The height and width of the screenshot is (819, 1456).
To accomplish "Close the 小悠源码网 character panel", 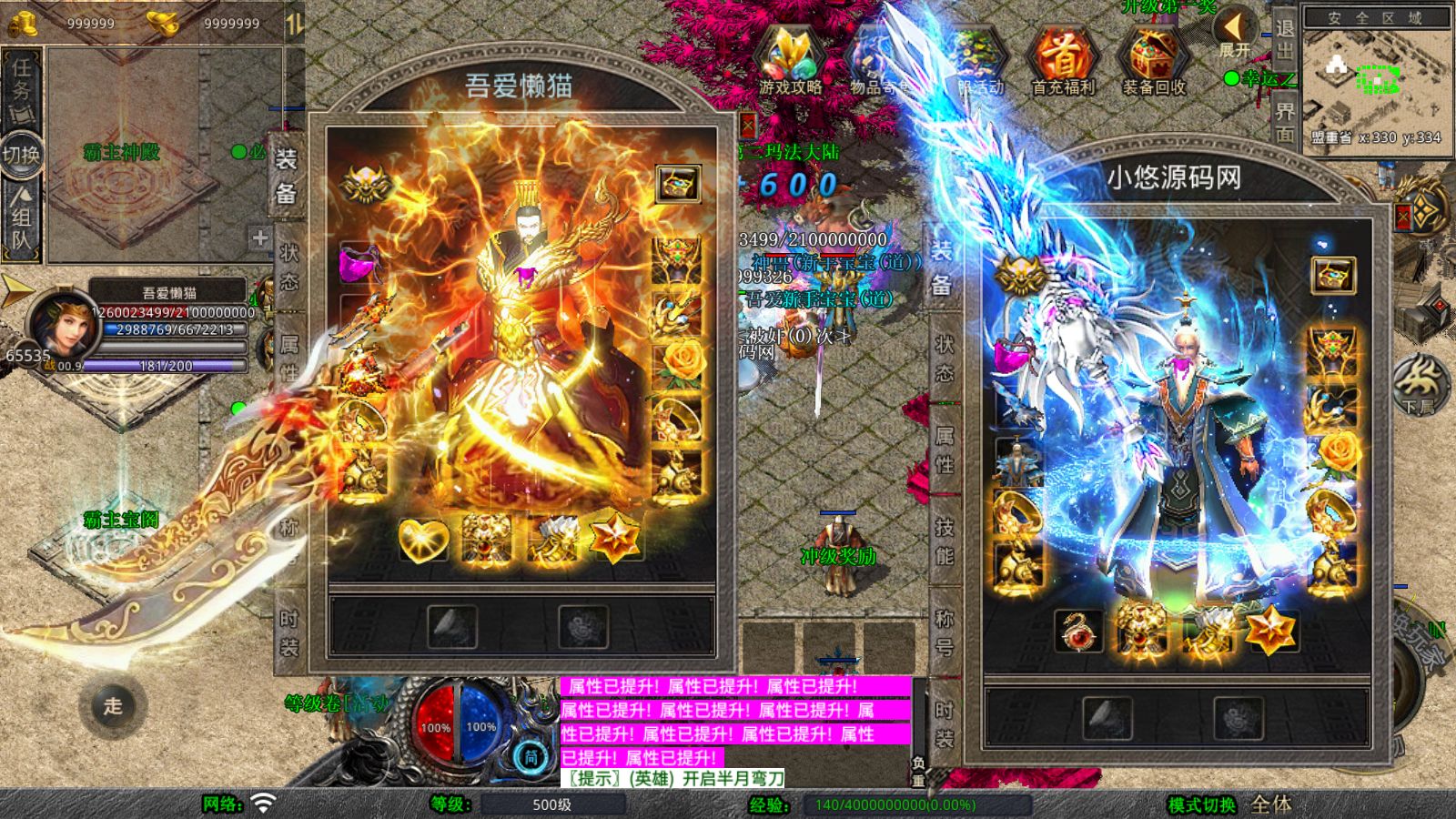I will click(1402, 217).
